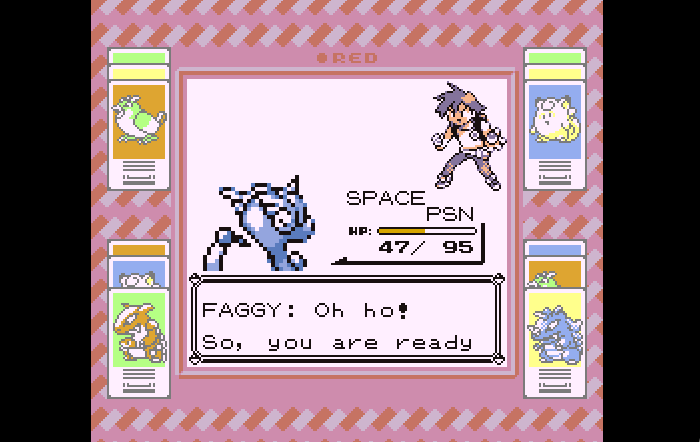Screen dimensions: 700x442
Task: Pick the Clefable party card
Action: pos(555,118)
